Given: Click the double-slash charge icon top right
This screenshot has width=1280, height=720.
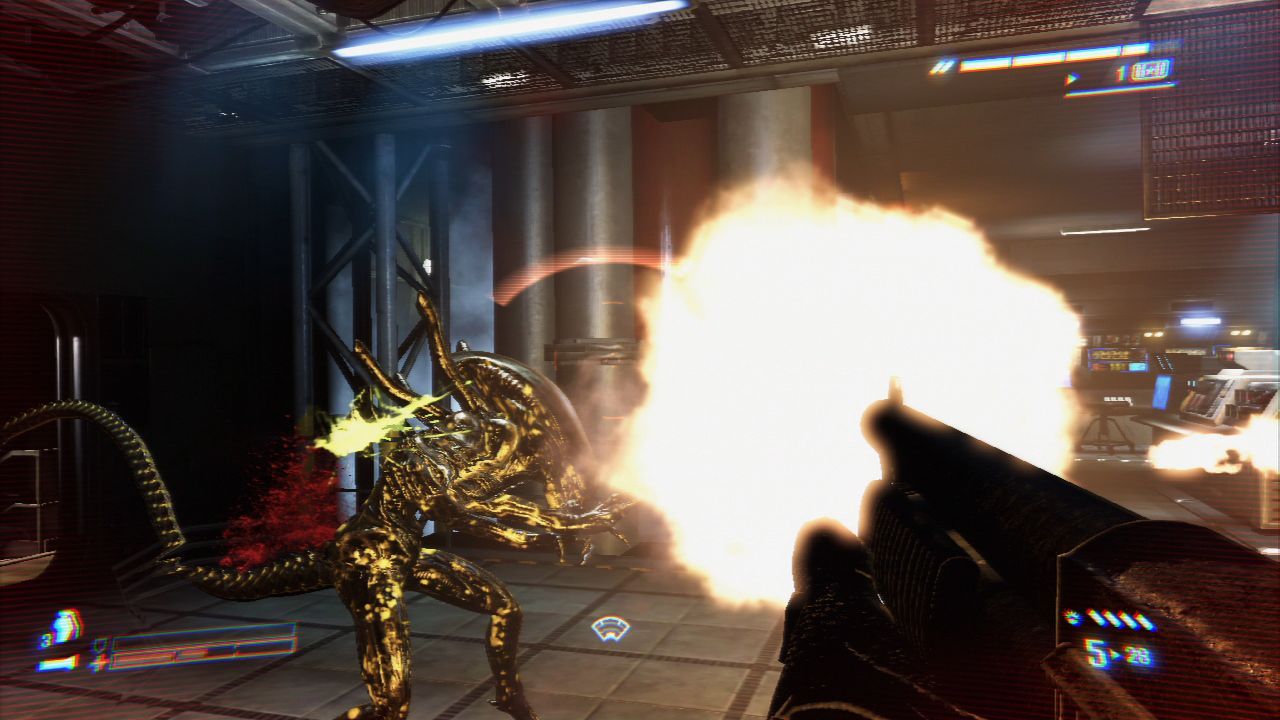Looking at the screenshot, I should click(943, 66).
